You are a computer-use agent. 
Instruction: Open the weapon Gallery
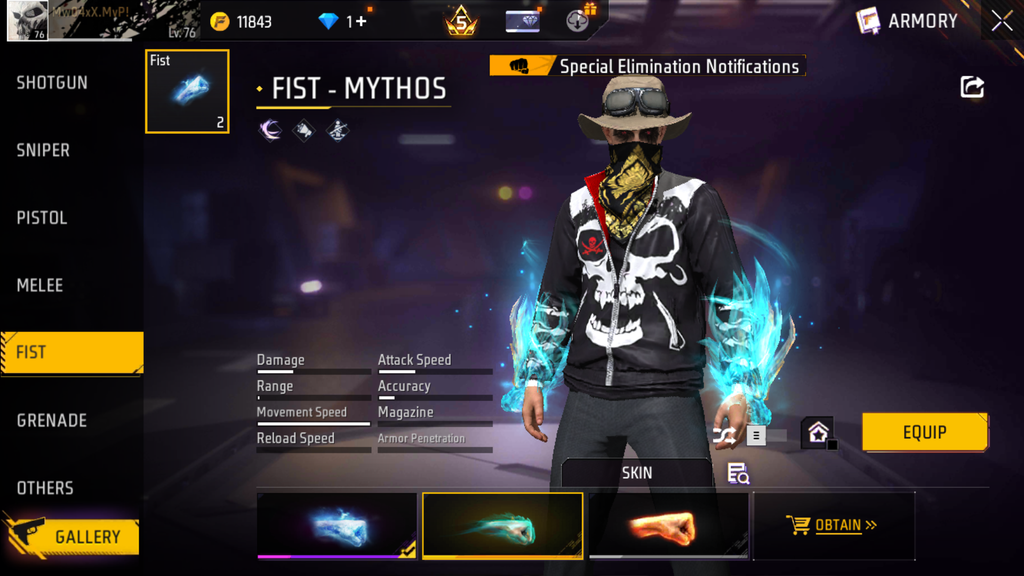pos(76,537)
